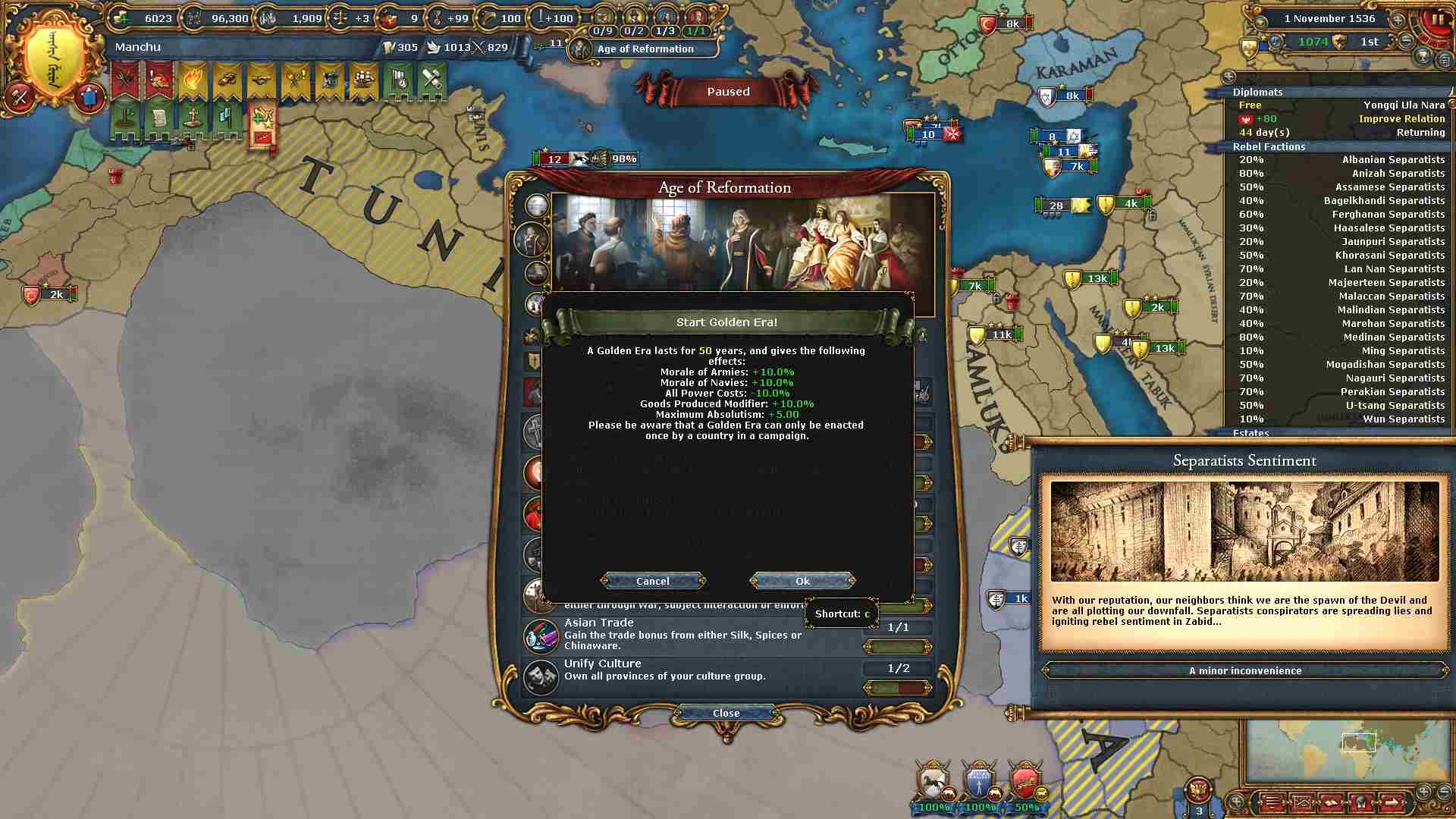Select the Albanian Separatists rebel faction row
Screen dimensions: 1456x819
(1340, 159)
